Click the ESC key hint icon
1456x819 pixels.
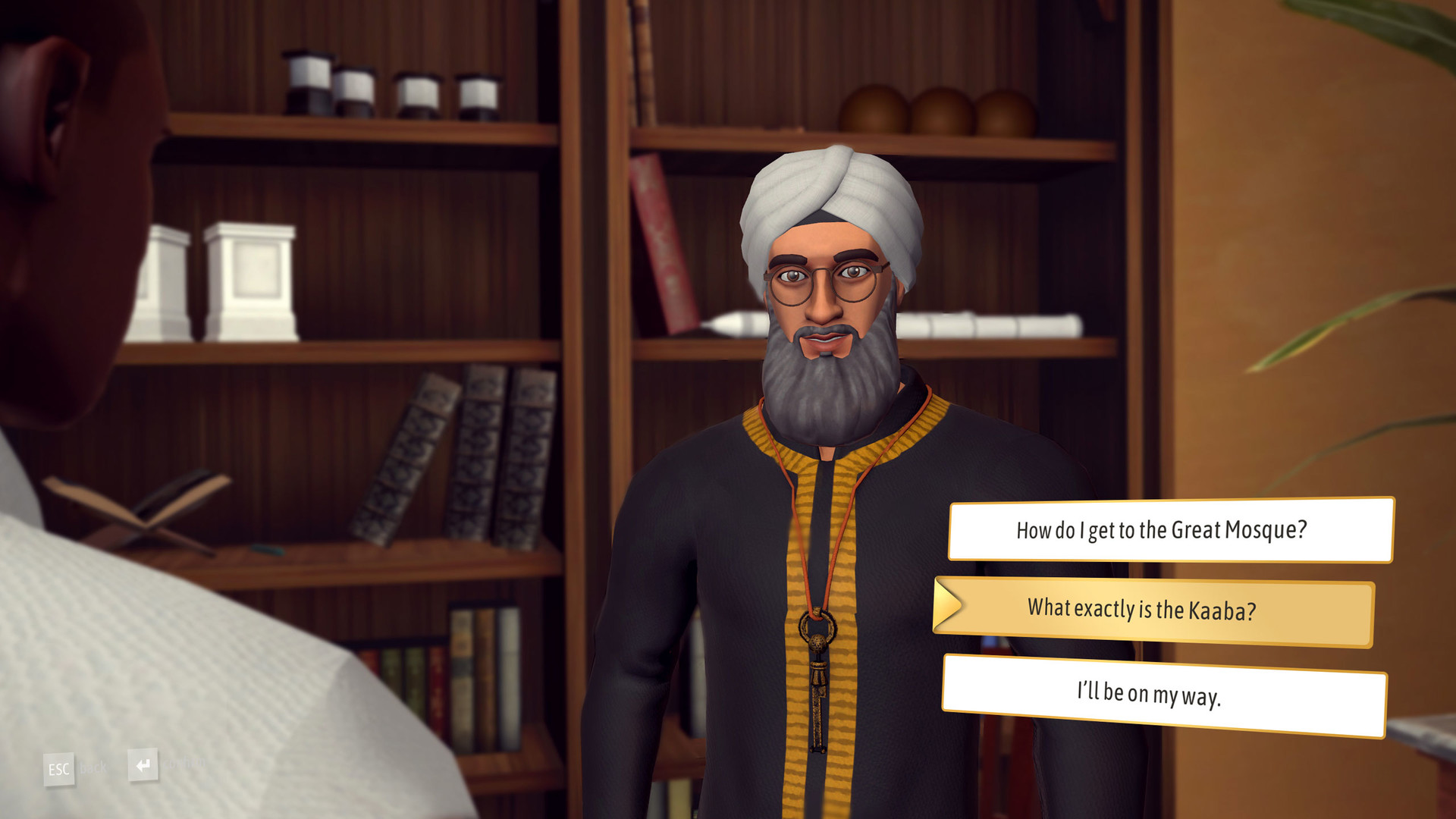pyautogui.click(x=59, y=768)
